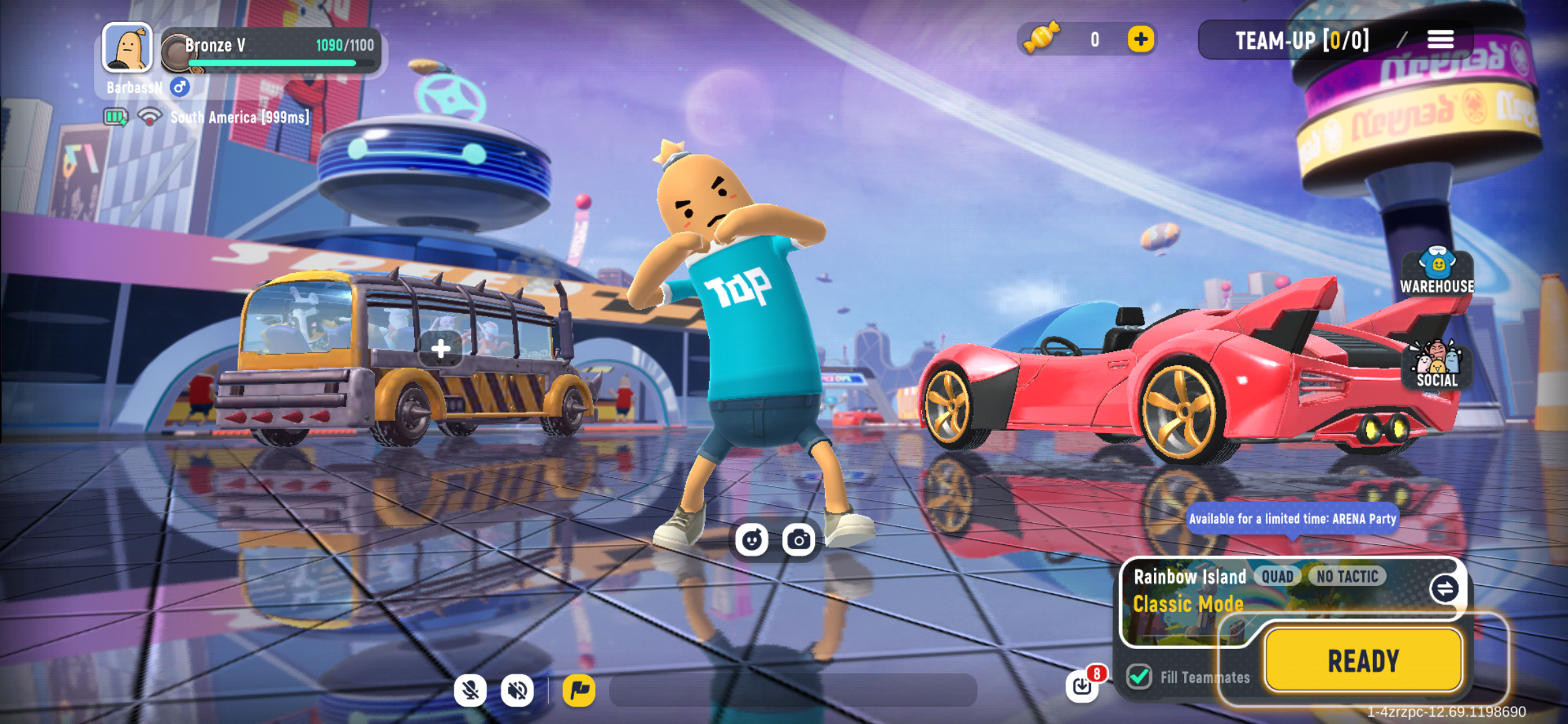
Task: Tap the yellow READY button
Action: click(x=1363, y=660)
